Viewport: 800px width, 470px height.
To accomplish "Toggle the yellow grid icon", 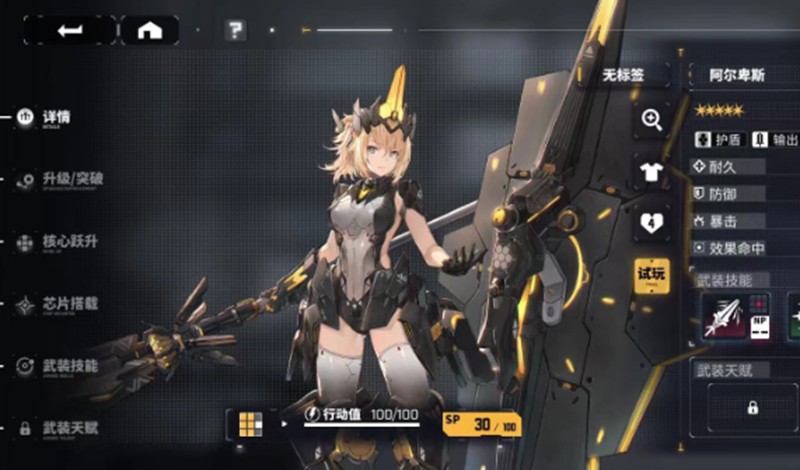I will [249, 424].
